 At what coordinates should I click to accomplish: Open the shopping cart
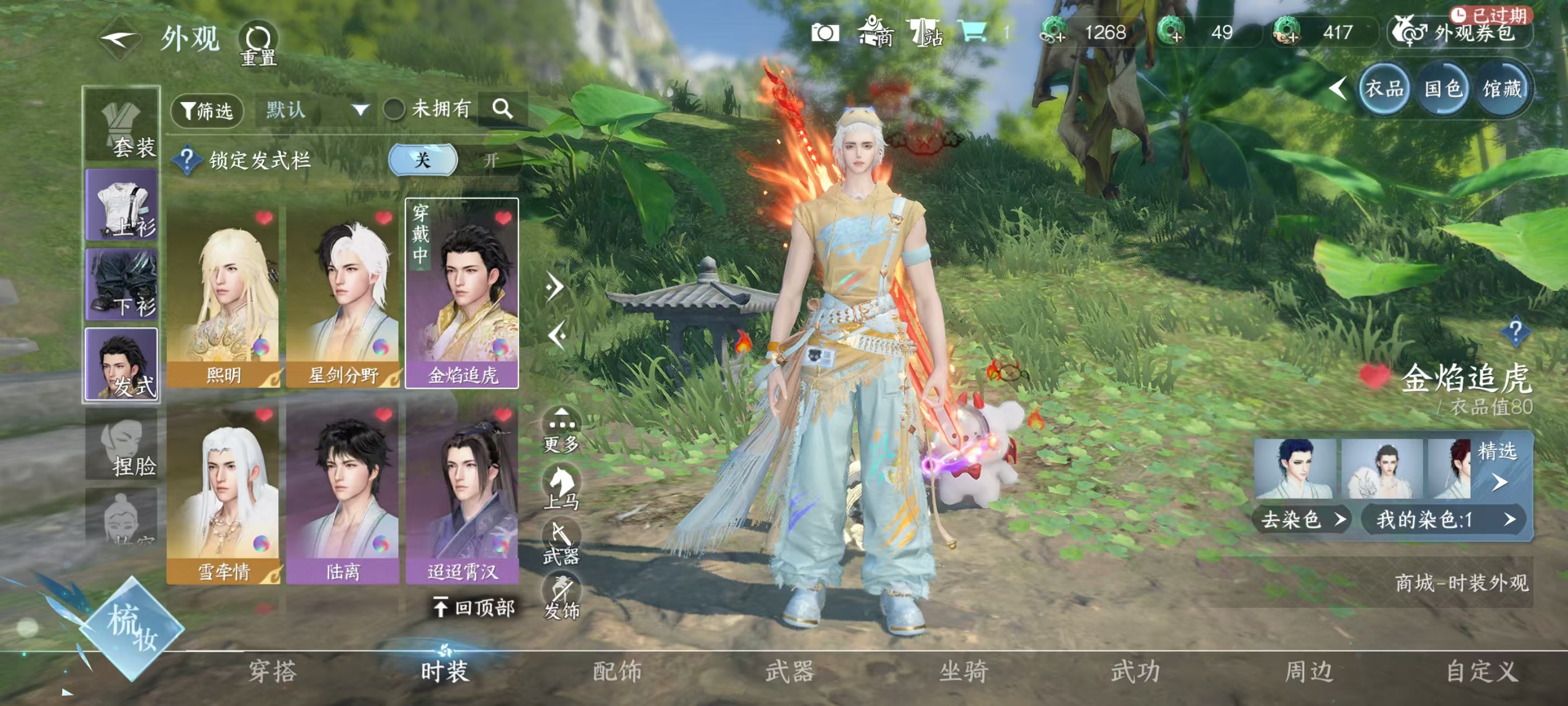pyautogui.click(x=973, y=32)
